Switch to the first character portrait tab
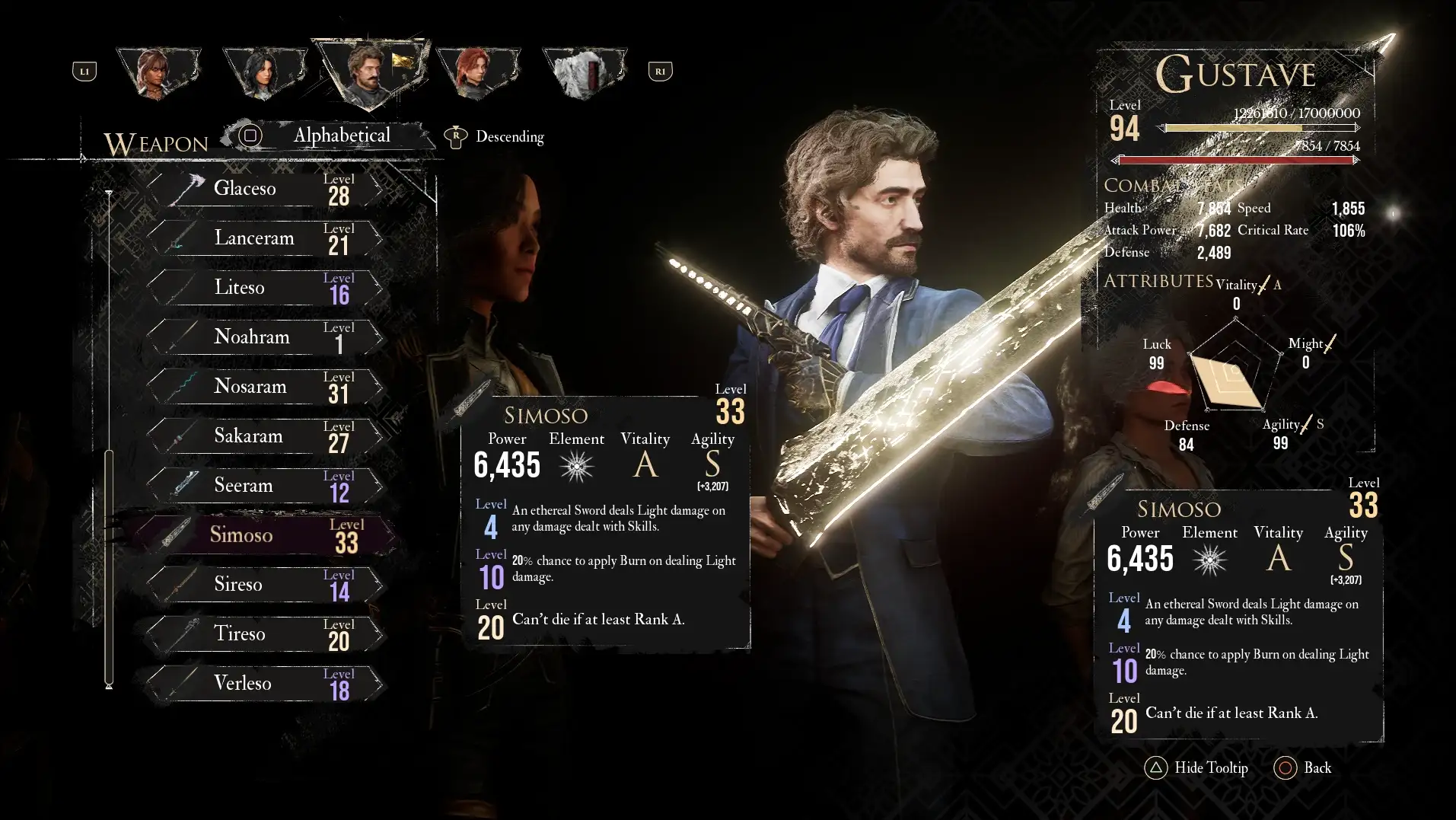The width and height of the screenshot is (1456, 820). click(158, 72)
